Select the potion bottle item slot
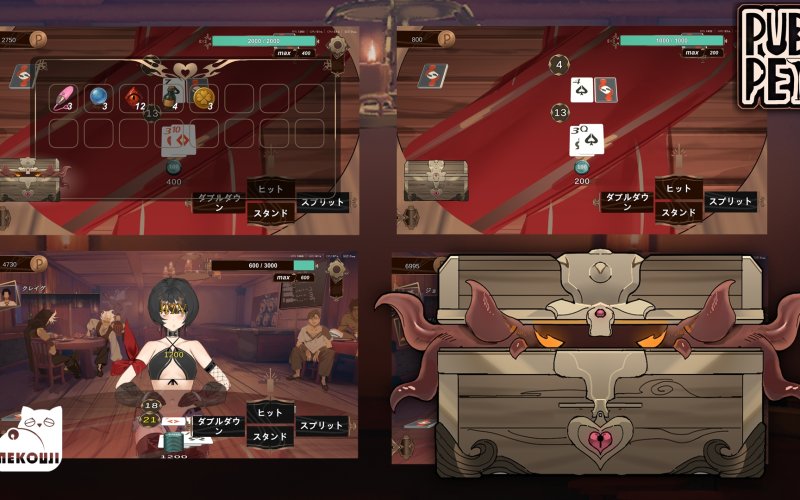 pyautogui.click(x=170, y=97)
